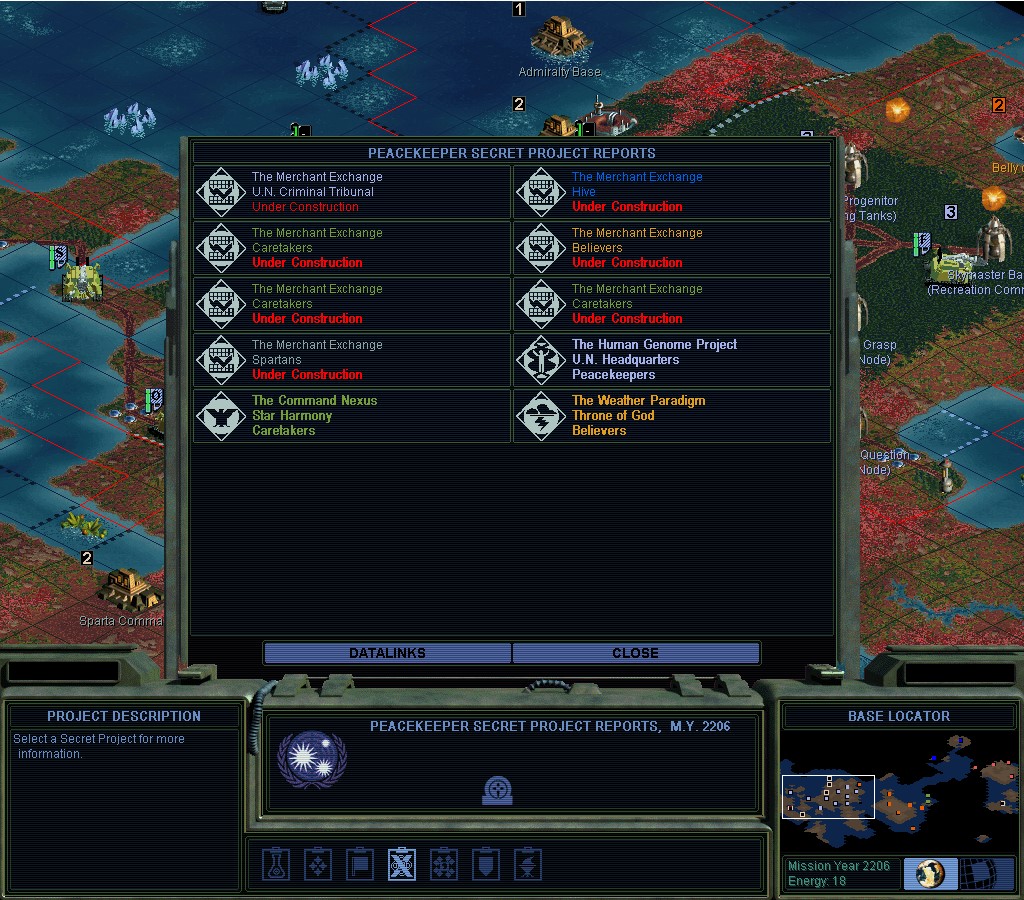Switch to the wireframe grid view button
The width and height of the screenshot is (1024, 900).
tap(985, 873)
